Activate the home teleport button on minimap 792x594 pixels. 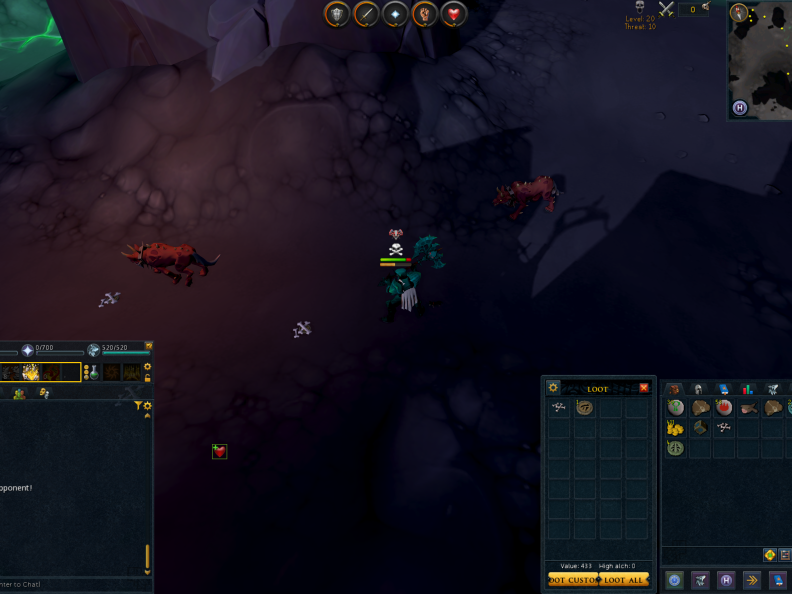coord(740,108)
